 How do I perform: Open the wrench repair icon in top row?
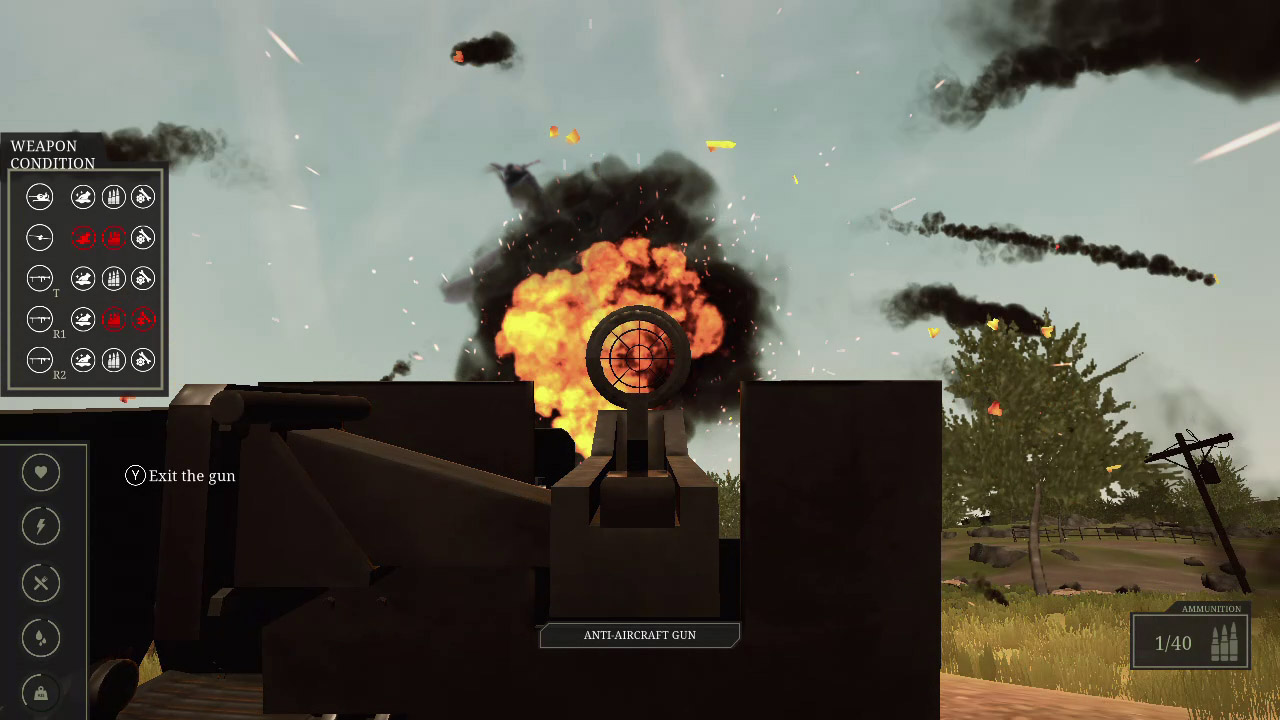point(143,196)
